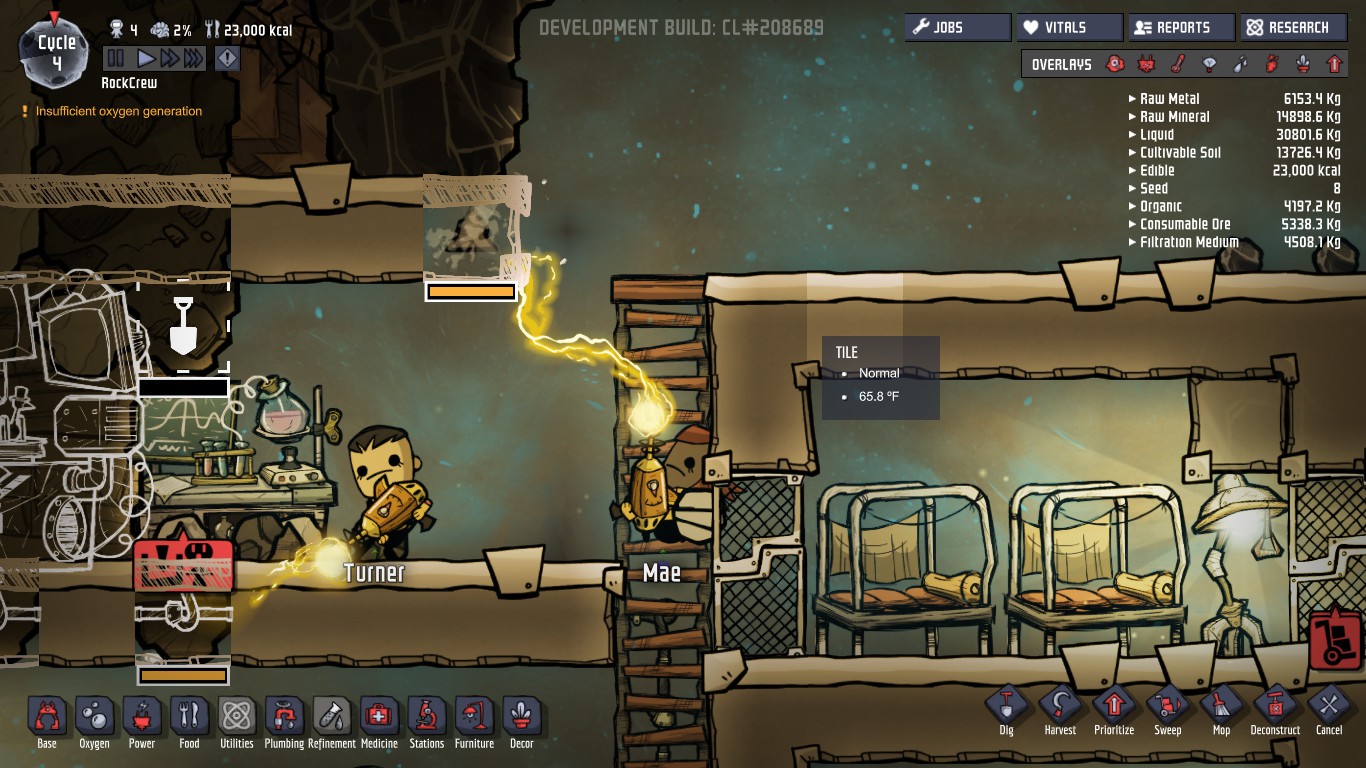
Task: Pause the game simulation
Action: point(116,59)
